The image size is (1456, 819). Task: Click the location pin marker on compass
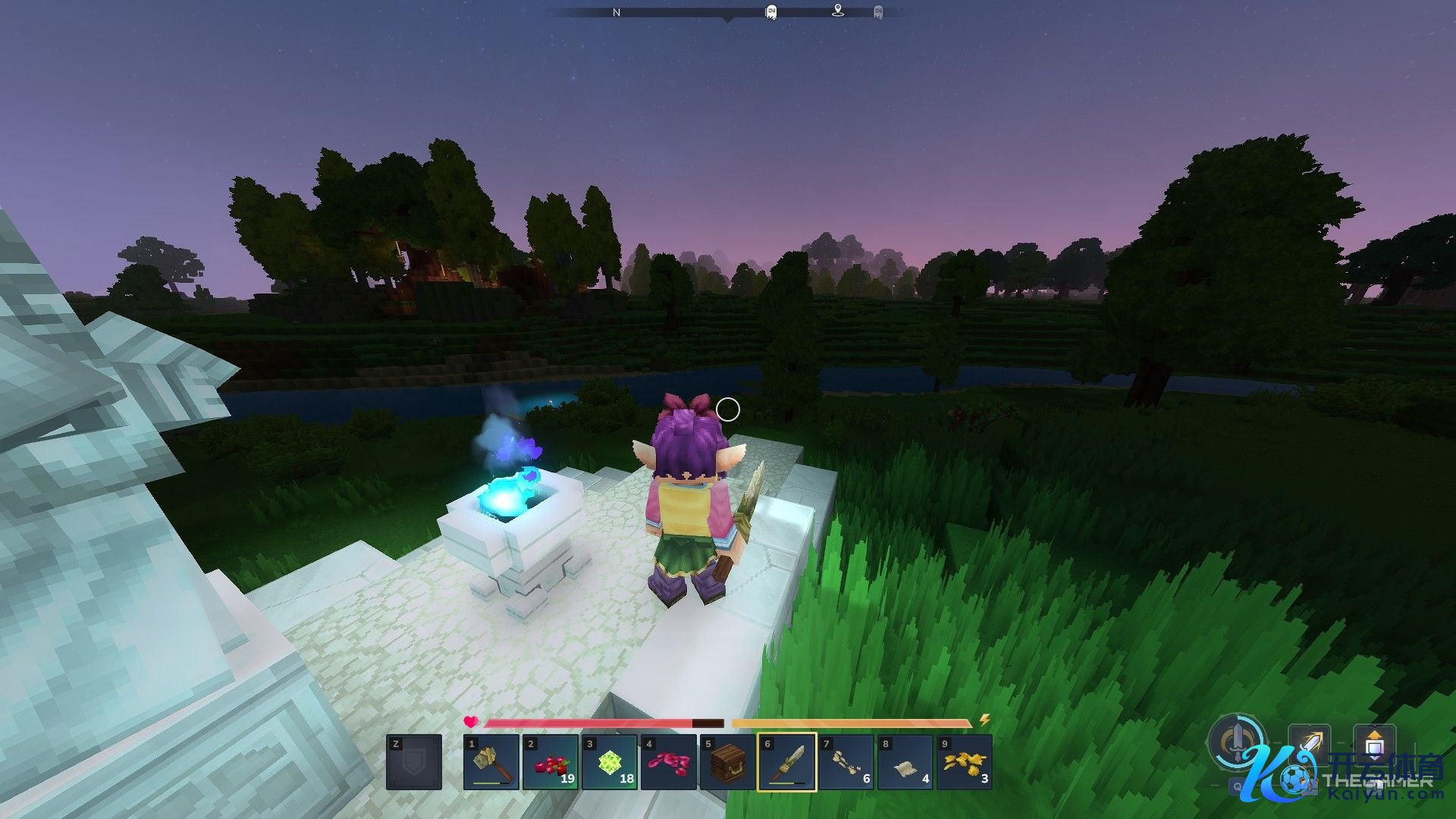coord(838,11)
